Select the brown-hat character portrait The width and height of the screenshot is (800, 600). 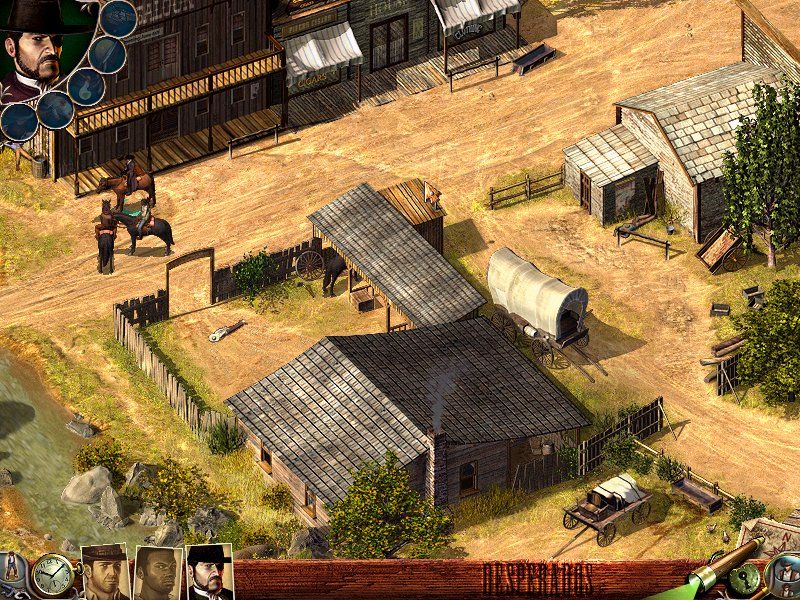[x=104, y=572]
